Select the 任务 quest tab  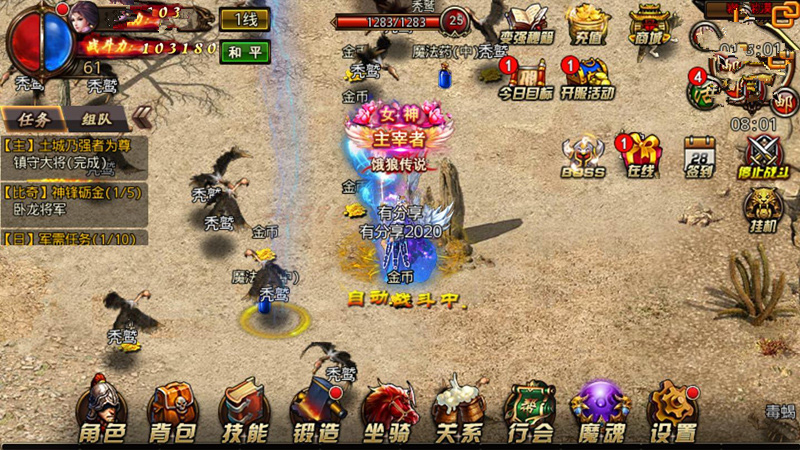click(34, 117)
